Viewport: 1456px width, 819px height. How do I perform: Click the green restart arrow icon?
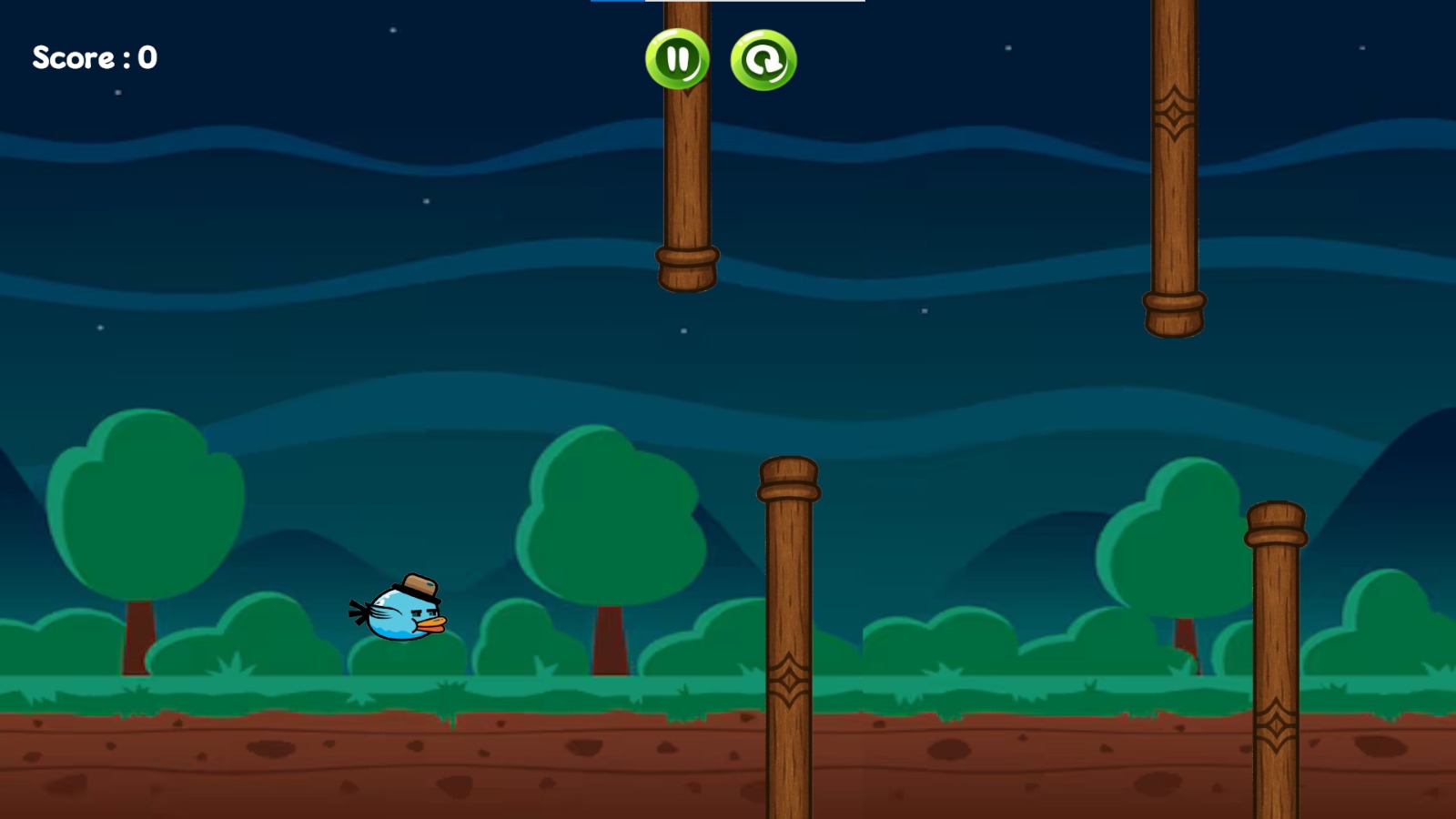(x=763, y=60)
